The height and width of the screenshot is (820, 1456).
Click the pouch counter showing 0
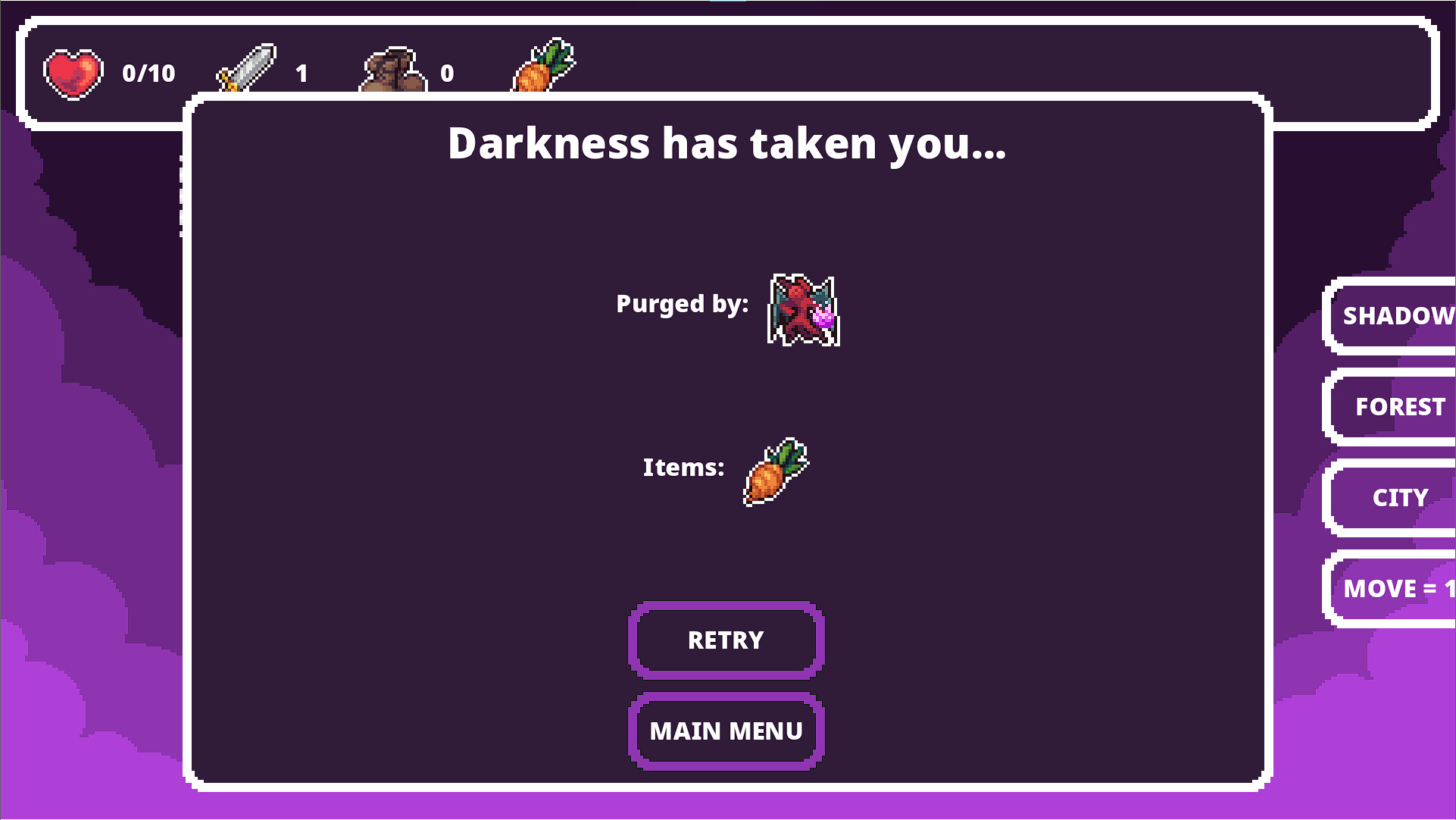click(448, 74)
